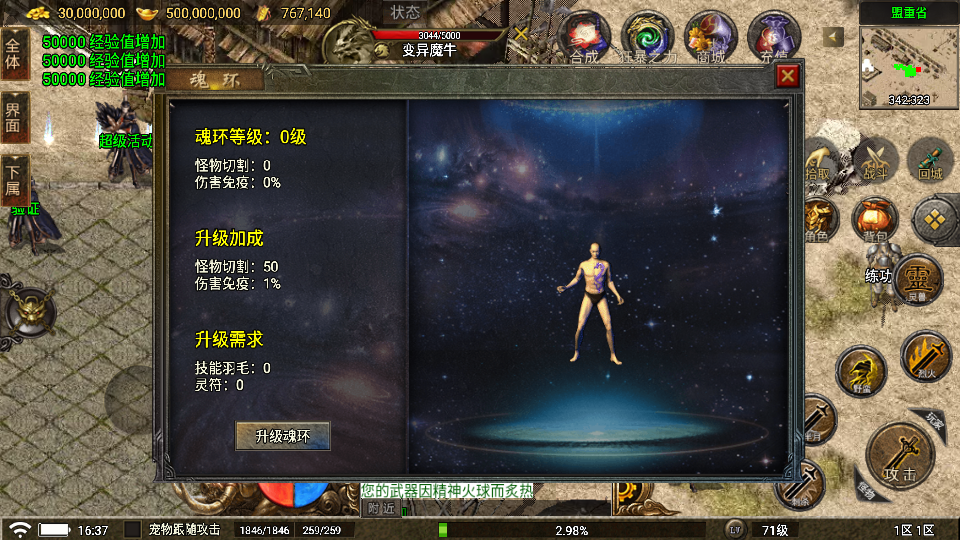This screenshot has height=540, width=960.
Task: Open the 商城 shop
Action: tap(710, 38)
